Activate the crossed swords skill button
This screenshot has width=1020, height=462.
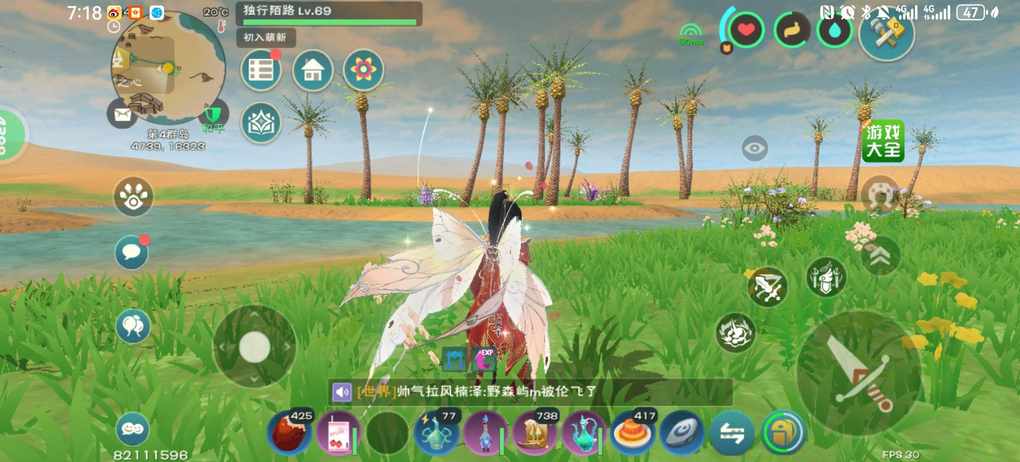pos(768,287)
